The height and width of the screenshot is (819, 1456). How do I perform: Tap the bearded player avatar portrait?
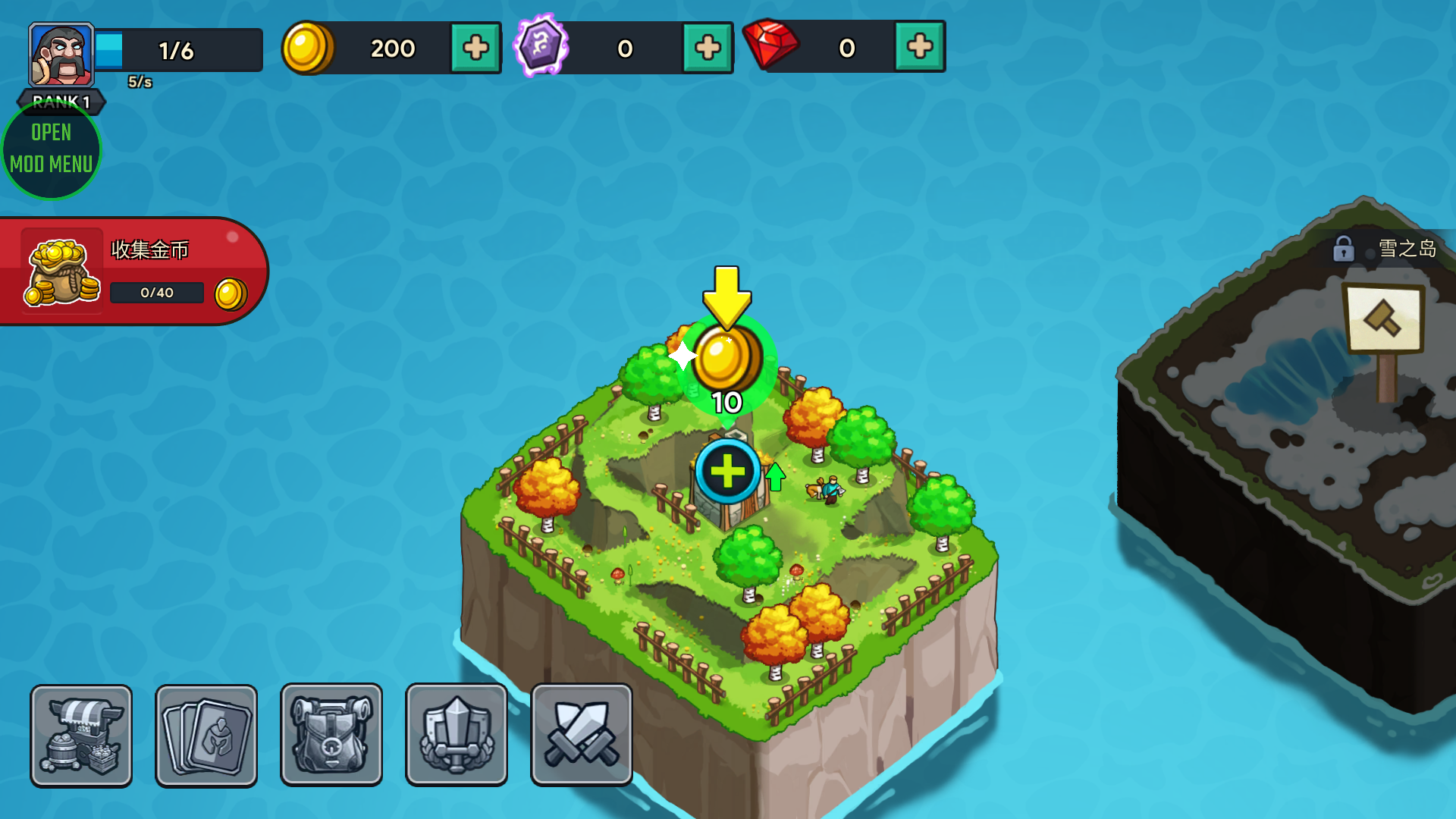61,55
